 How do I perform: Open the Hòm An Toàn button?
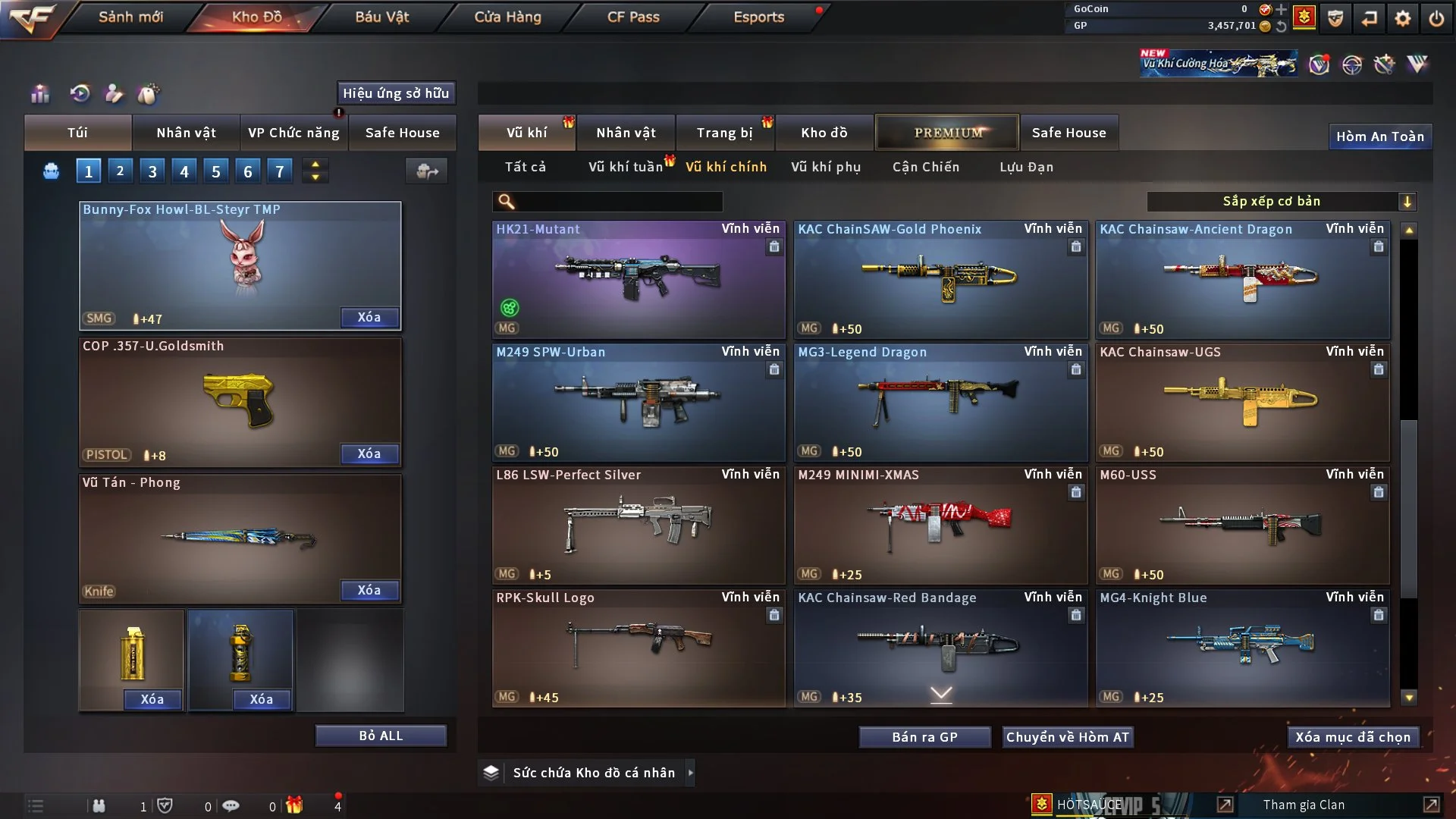click(x=1379, y=136)
